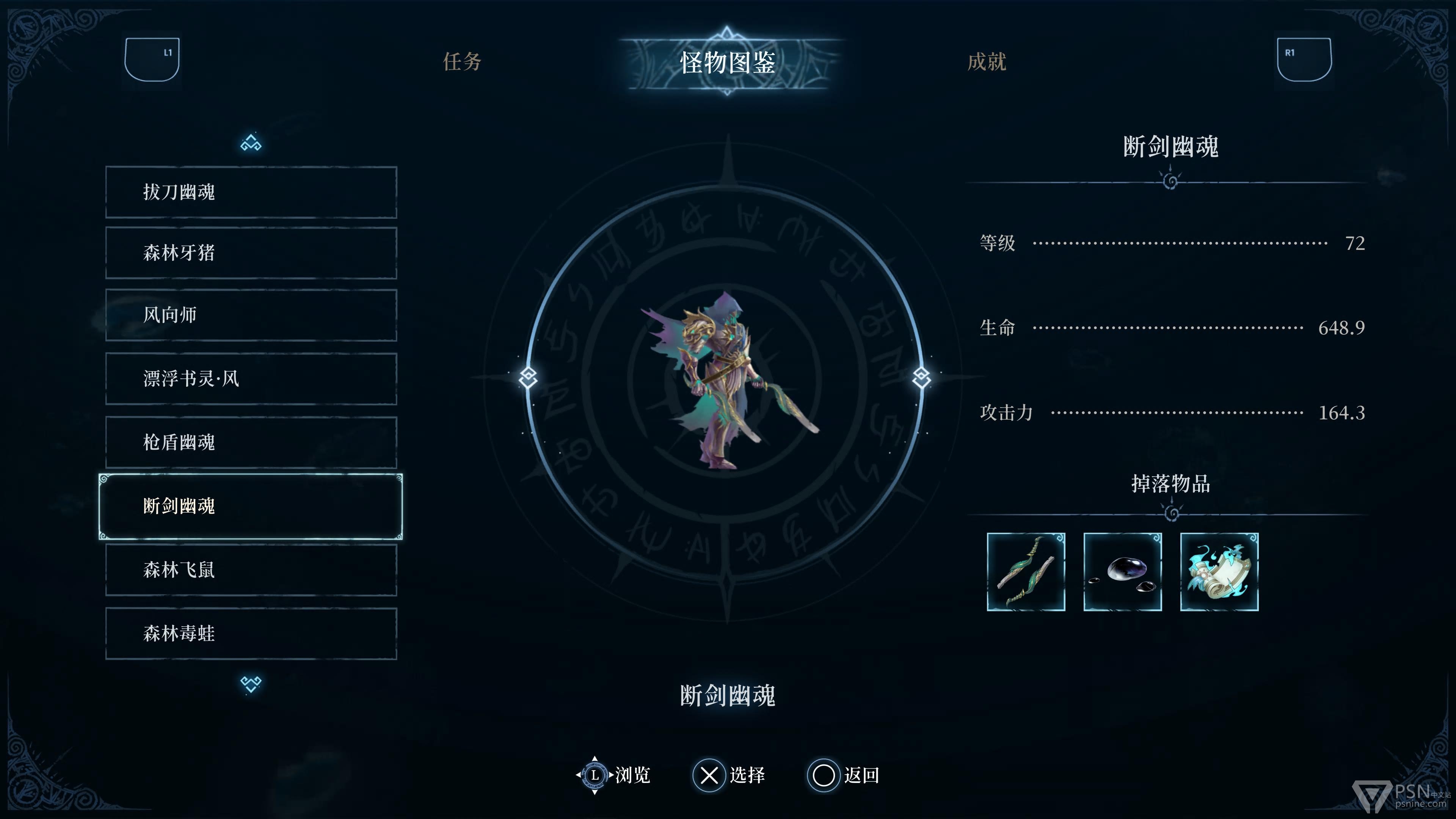
Task: Click the highlighted 断剑幽魂 entry
Action: [x=251, y=506]
